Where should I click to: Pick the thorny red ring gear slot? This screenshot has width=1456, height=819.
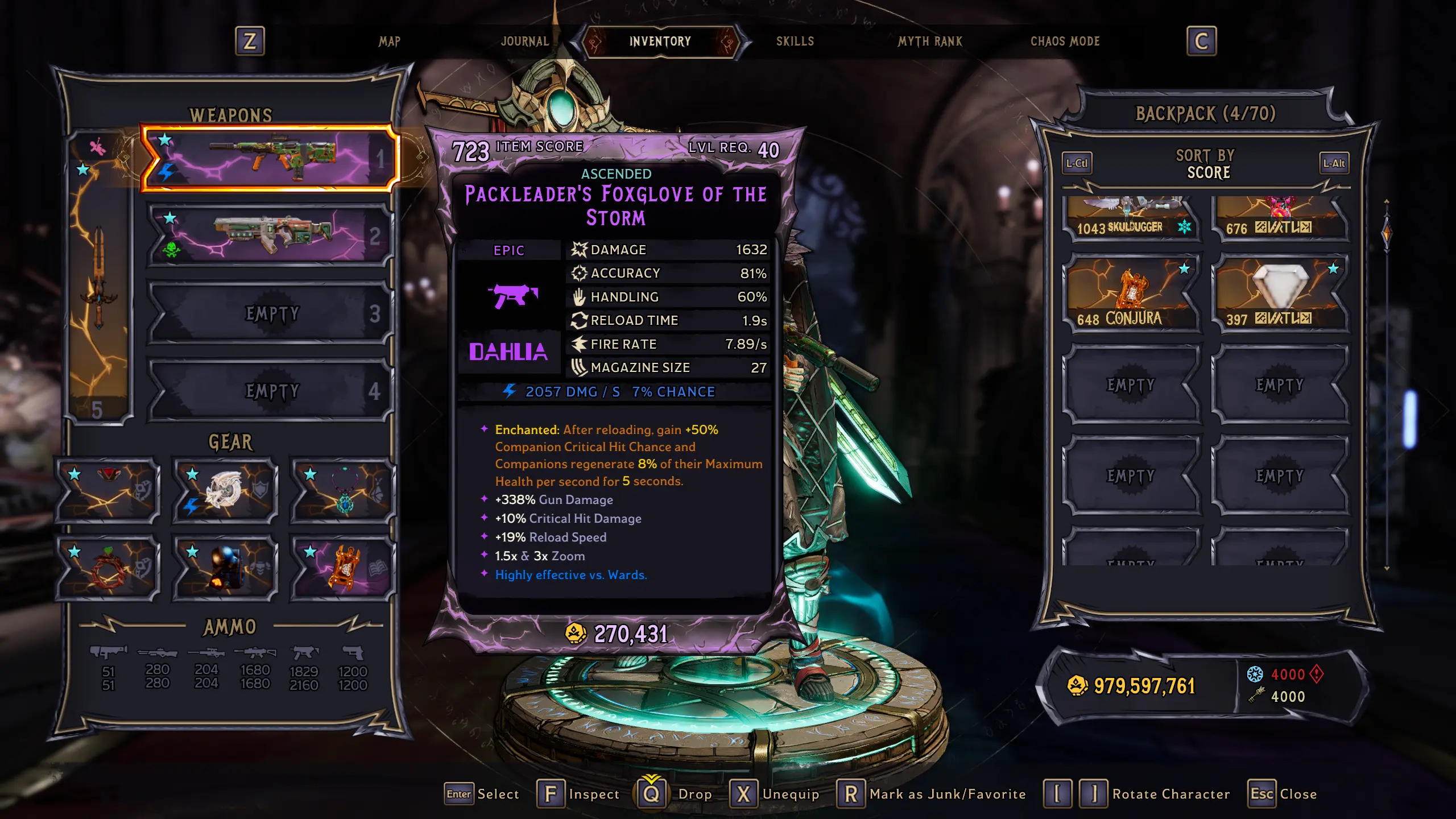tap(108, 568)
